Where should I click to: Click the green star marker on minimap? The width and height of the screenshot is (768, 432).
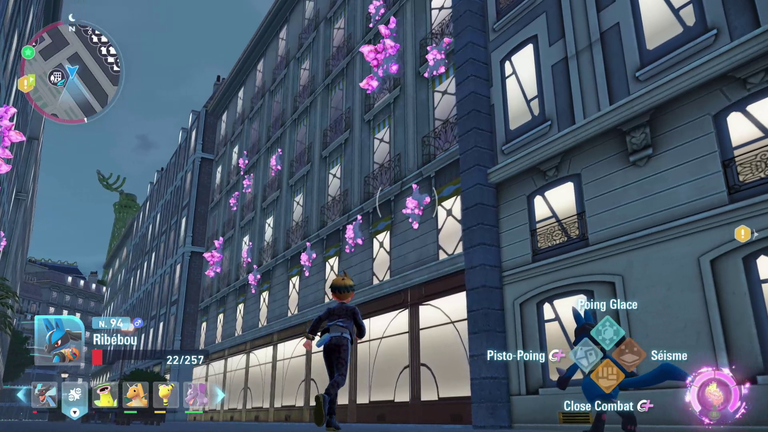(x=28, y=52)
